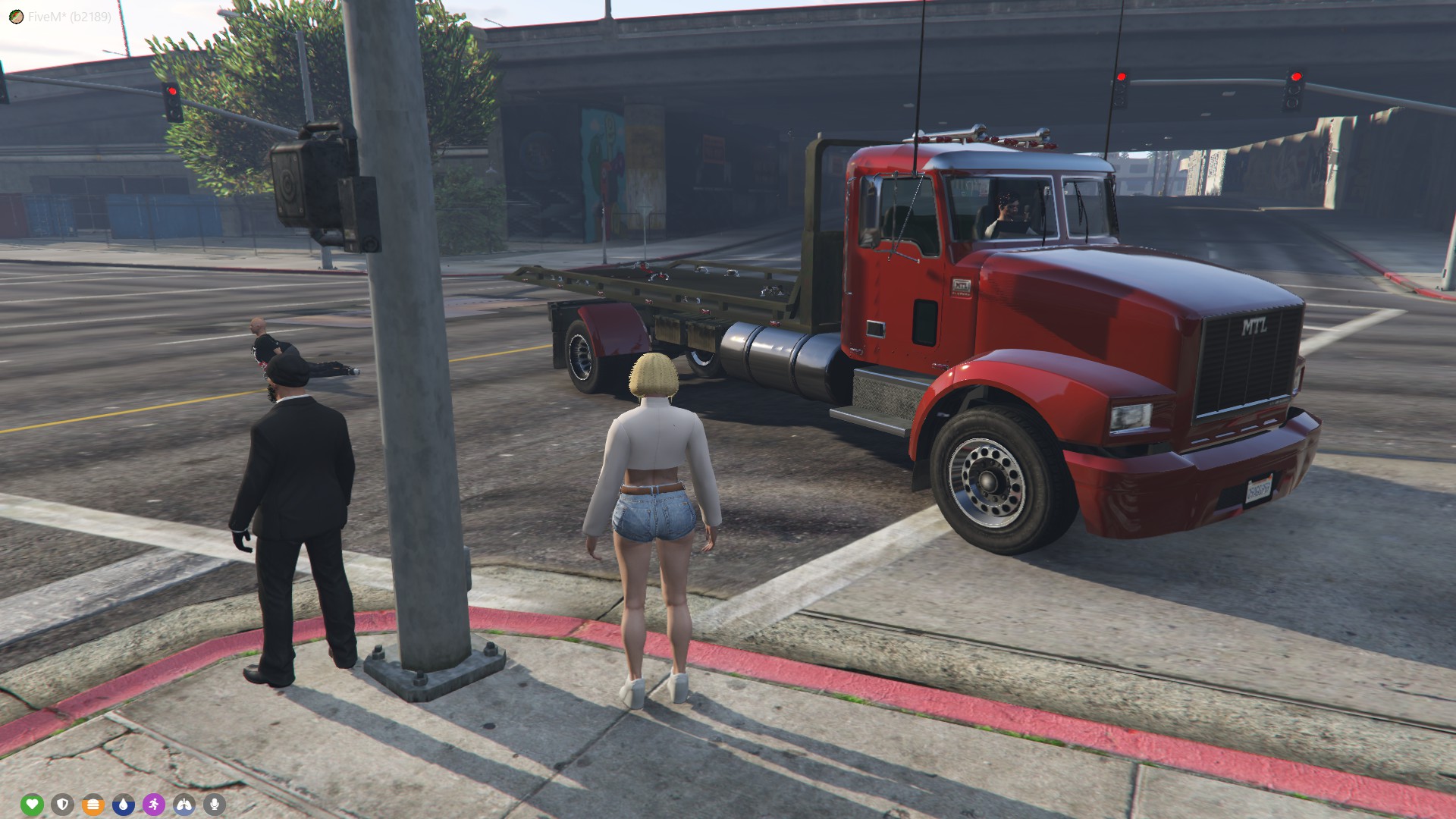Toggle the microphone voice icon
The height and width of the screenshot is (819, 1456).
pyautogui.click(x=215, y=804)
